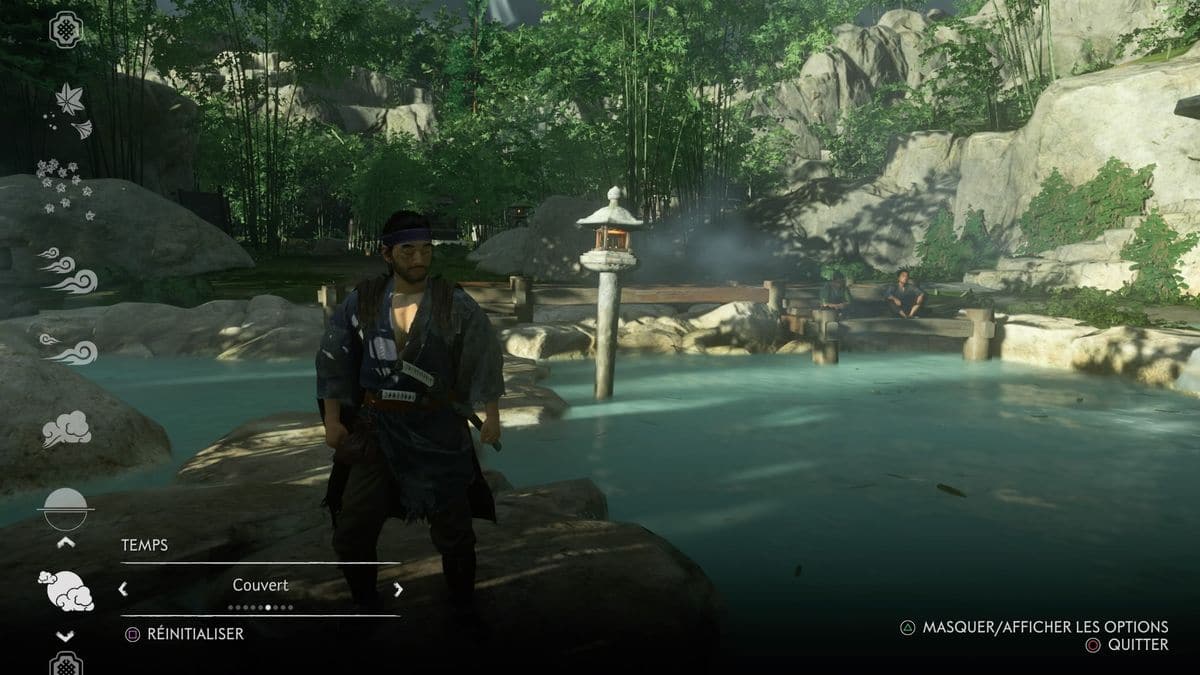Select the two-swirl wind option icon
Screen dimensions: 1200x675
[68, 348]
